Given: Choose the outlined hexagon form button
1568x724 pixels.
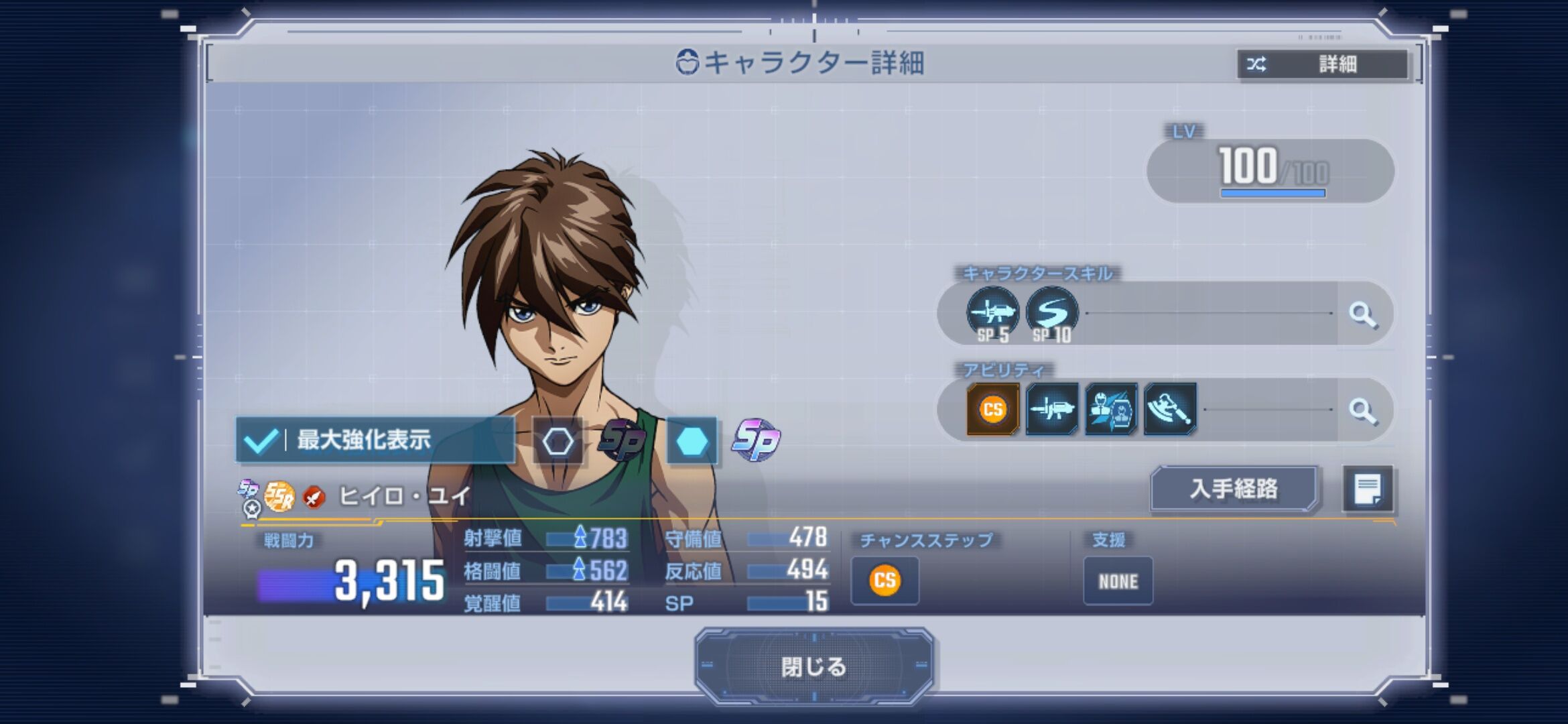Looking at the screenshot, I should click(558, 441).
